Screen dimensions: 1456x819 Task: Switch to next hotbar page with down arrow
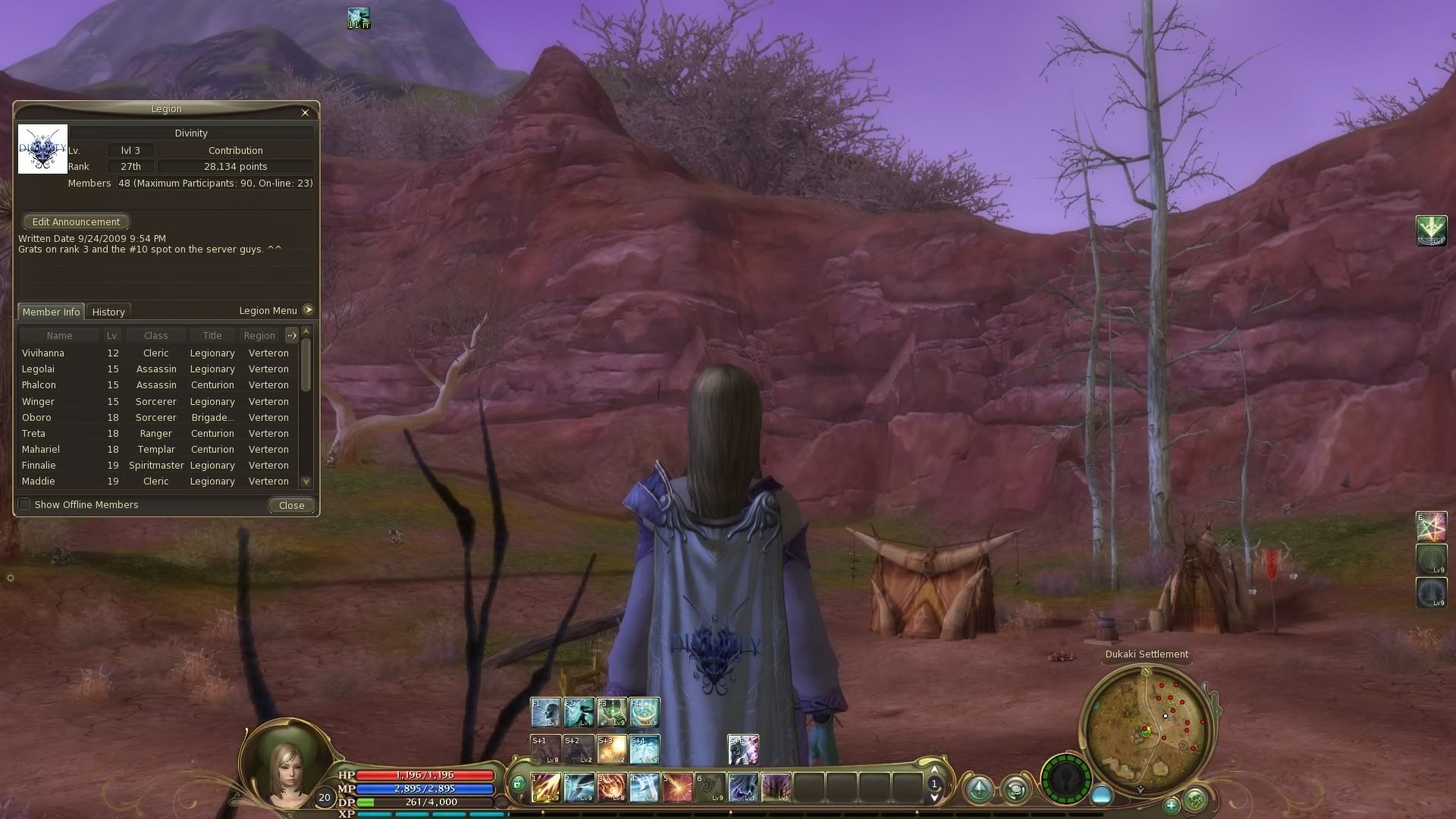pyautogui.click(x=934, y=798)
